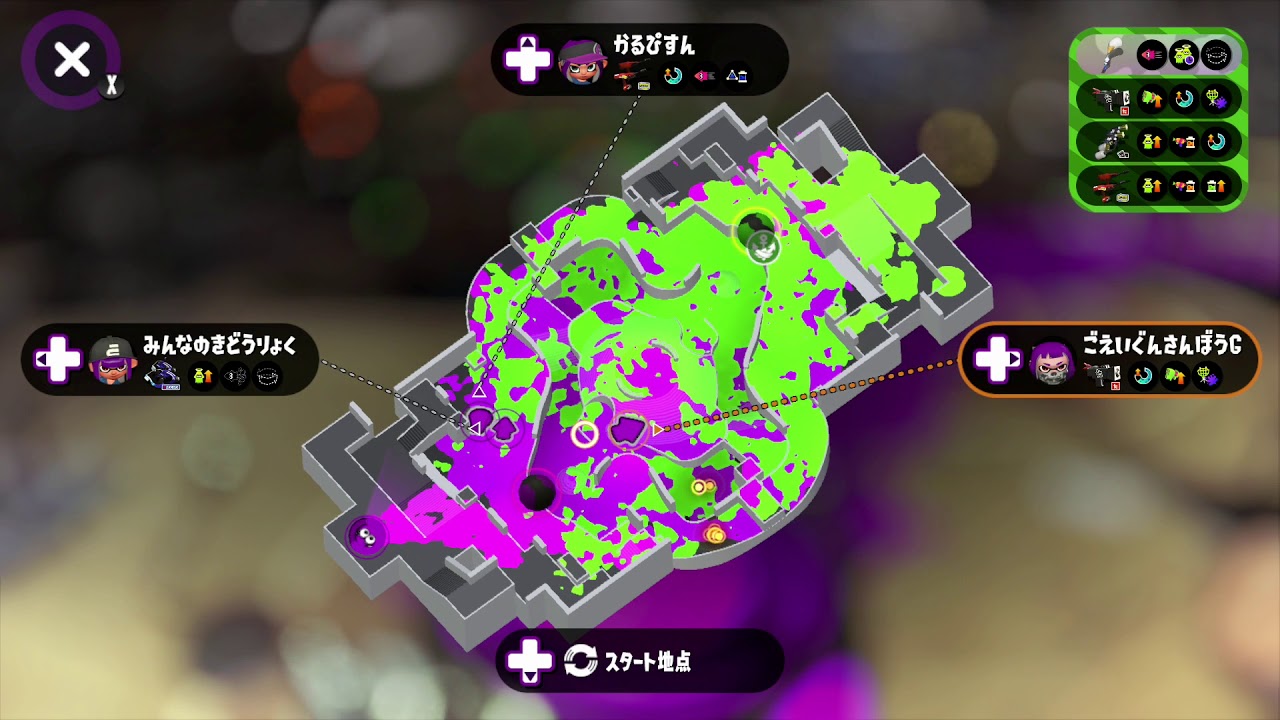
Task: Select the Inkbrush weapon icon in the team roster
Action: (x=1110, y=55)
